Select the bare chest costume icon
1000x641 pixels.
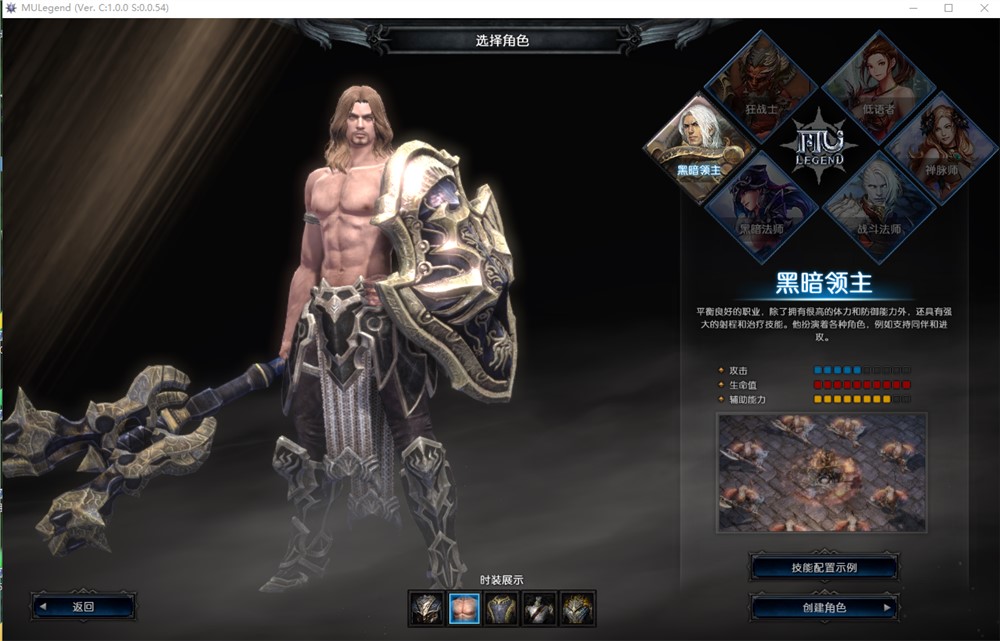pyautogui.click(x=464, y=607)
